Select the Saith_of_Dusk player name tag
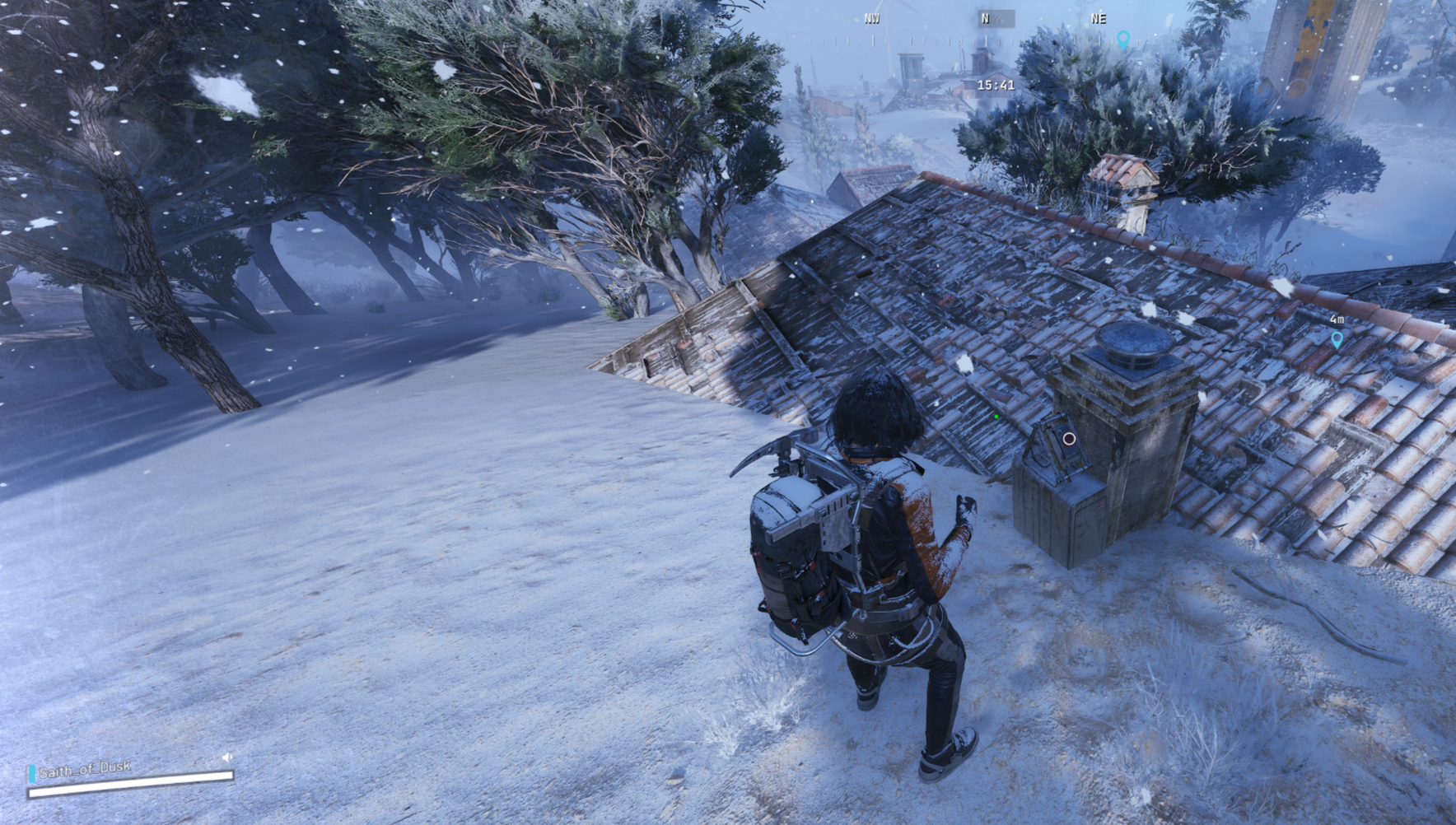 coord(85,770)
